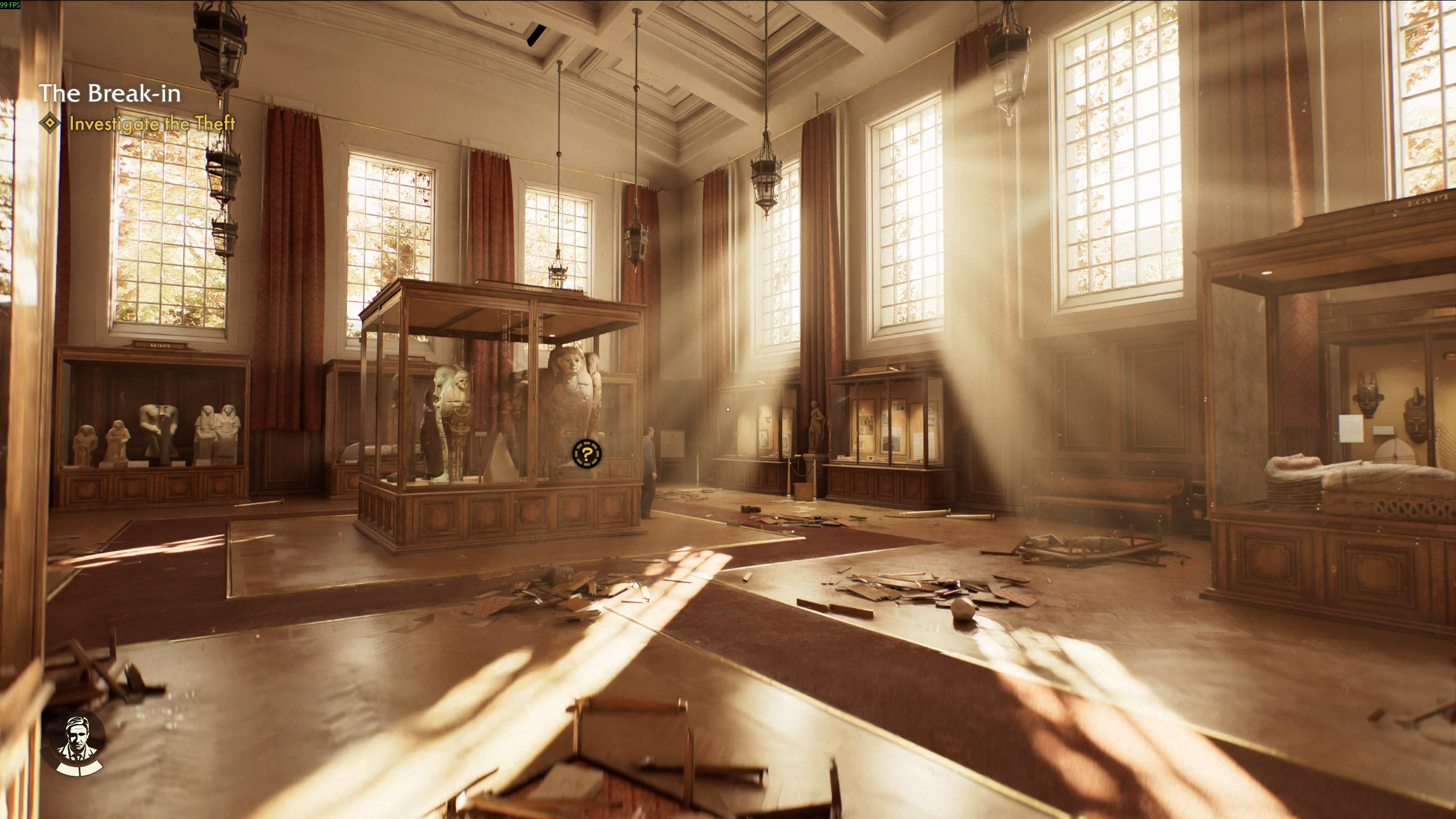
Task: Open the character portrait icon
Action: coord(77,743)
